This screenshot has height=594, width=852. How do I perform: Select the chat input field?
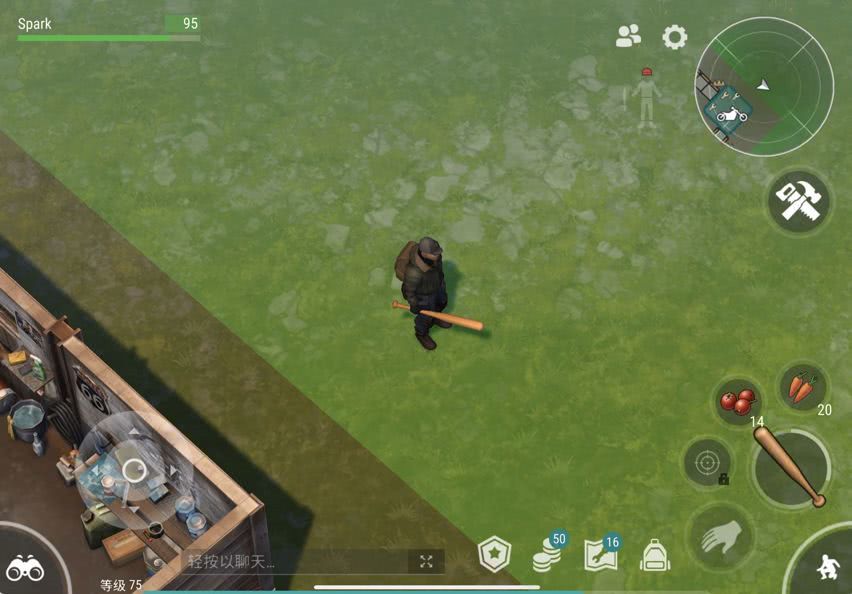tap(290, 561)
